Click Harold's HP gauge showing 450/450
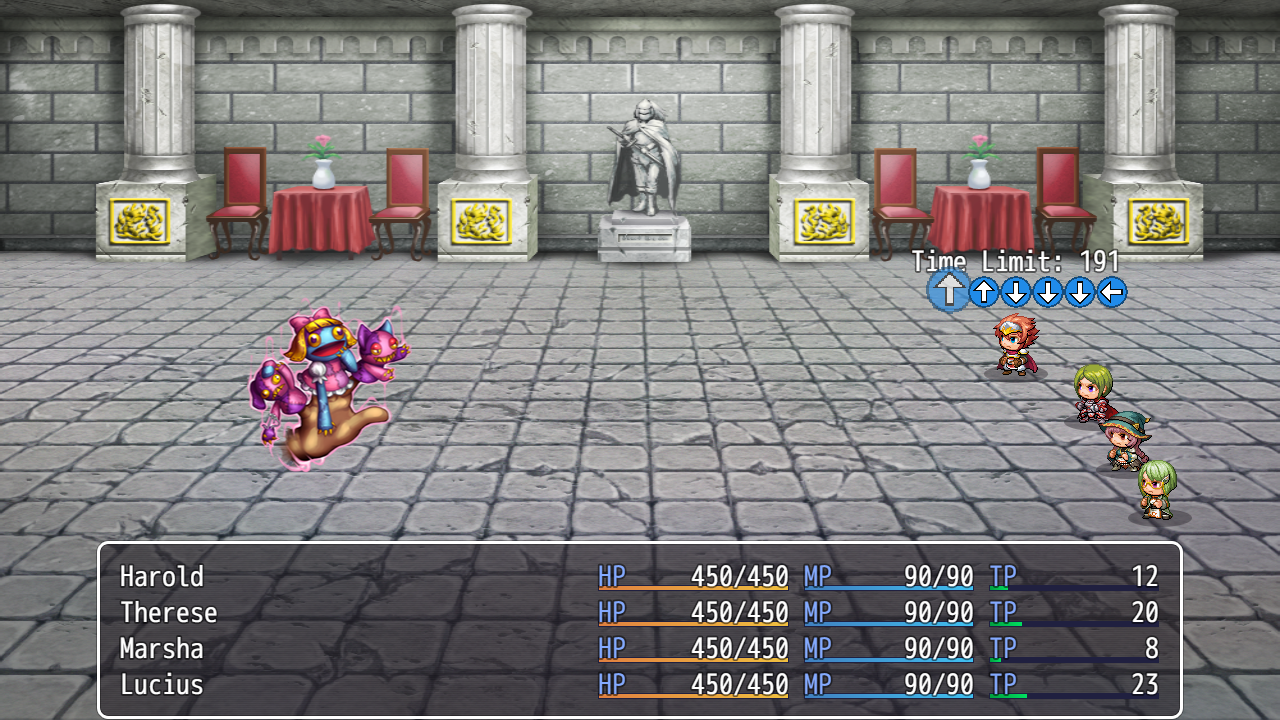This screenshot has height=720, width=1280. tap(693, 577)
